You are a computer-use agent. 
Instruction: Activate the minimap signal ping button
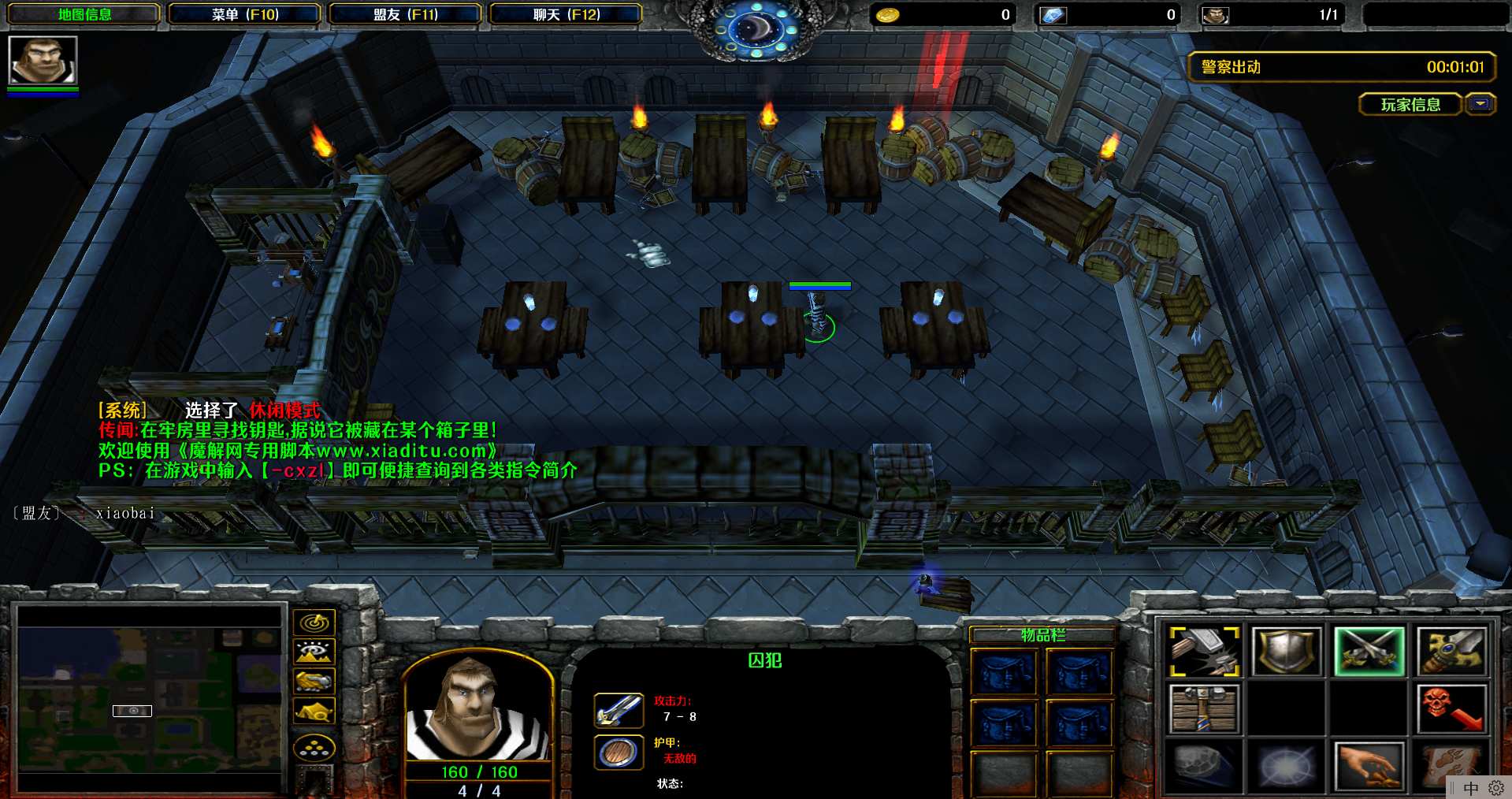pos(314,622)
